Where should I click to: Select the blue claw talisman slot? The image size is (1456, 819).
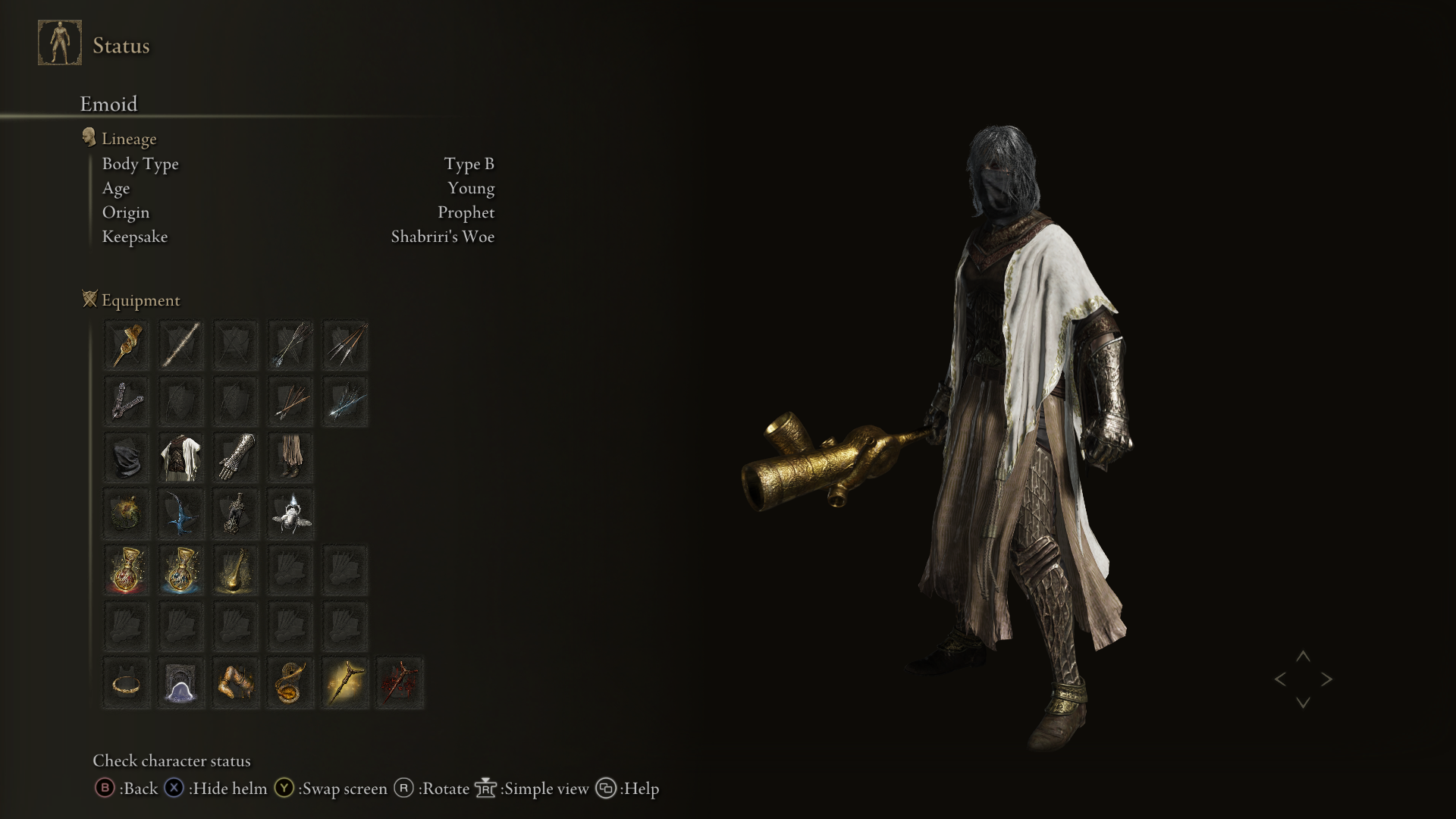point(181,513)
